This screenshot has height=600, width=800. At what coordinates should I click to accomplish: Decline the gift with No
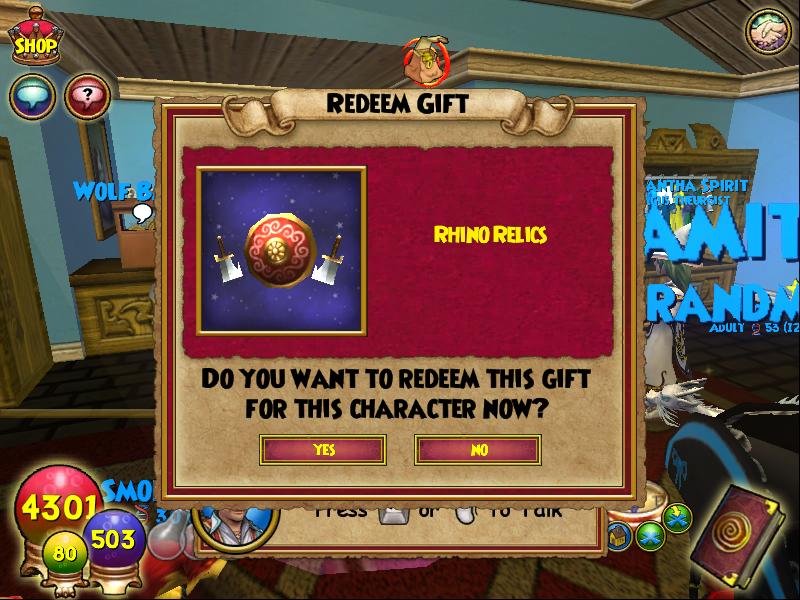click(x=478, y=450)
